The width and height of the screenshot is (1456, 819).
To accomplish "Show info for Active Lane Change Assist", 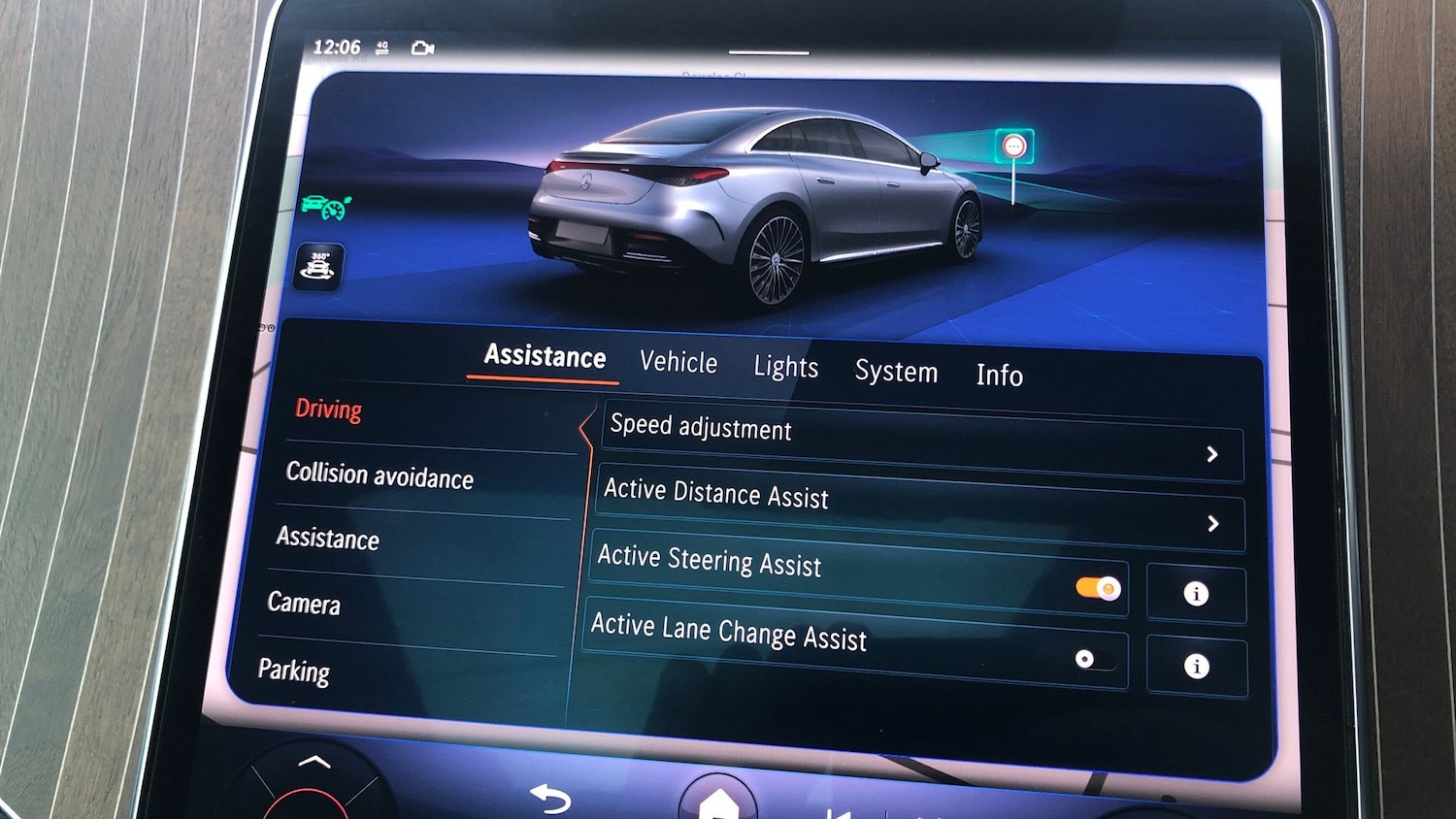I will tap(1196, 666).
